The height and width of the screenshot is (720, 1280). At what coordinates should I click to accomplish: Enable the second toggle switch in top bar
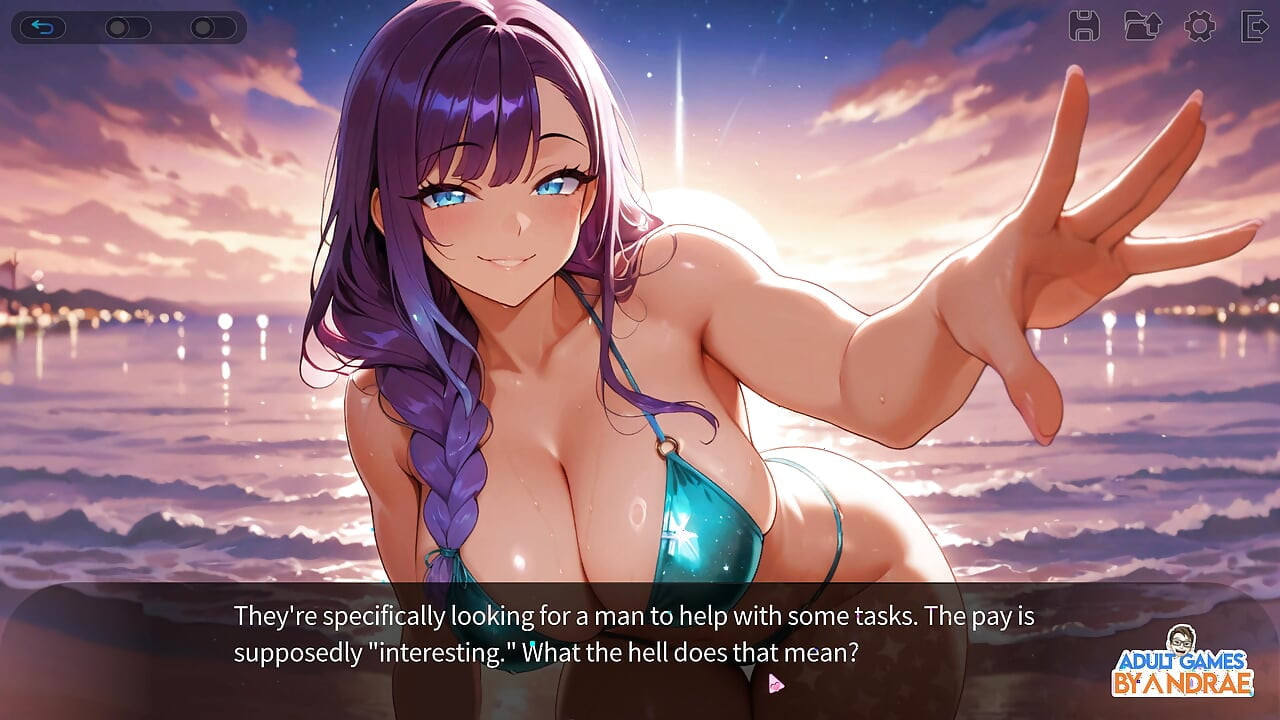[204, 28]
